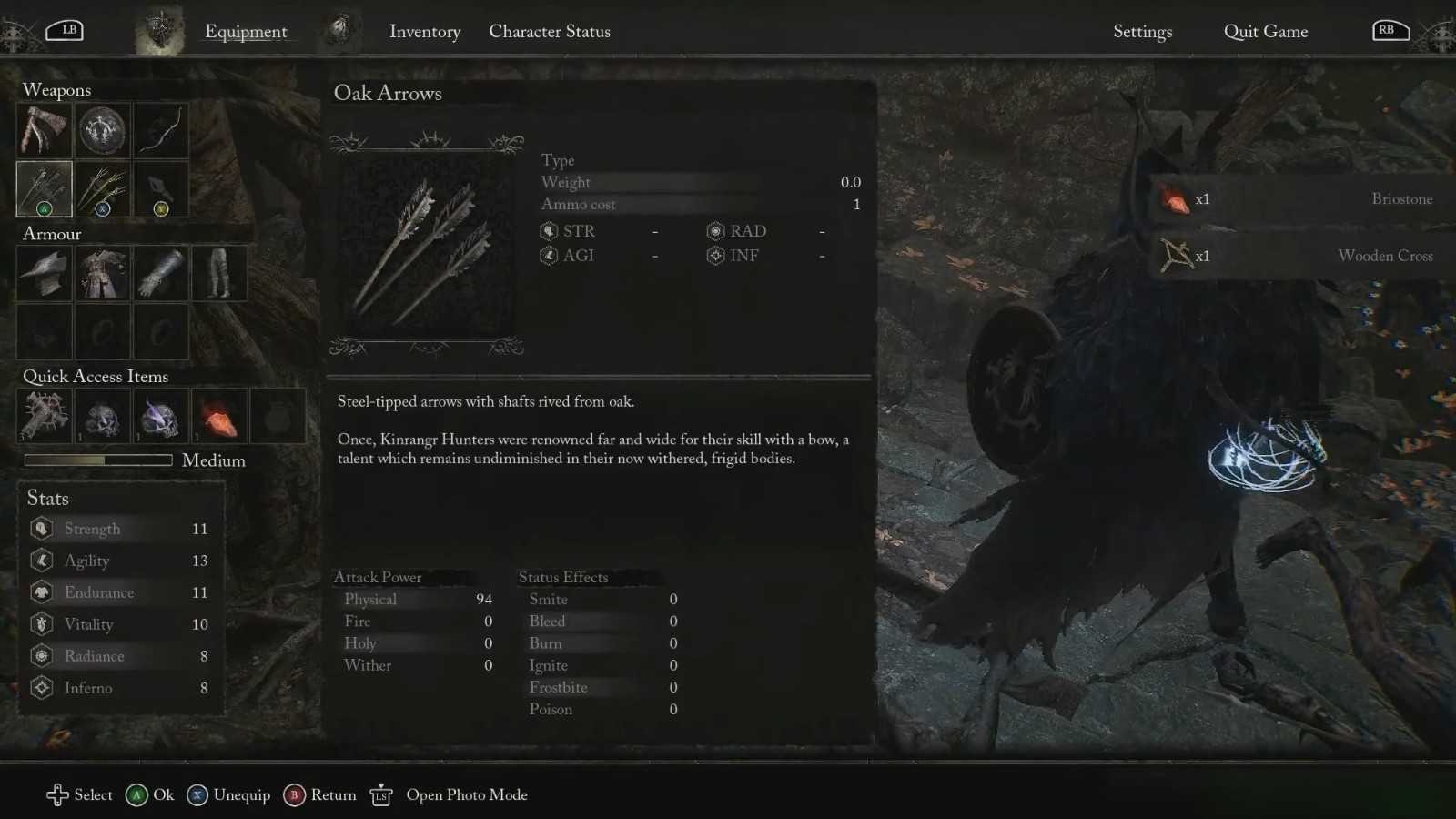Select the thorned cross quick item
The width and height of the screenshot is (1456, 819).
coord(44,416)
